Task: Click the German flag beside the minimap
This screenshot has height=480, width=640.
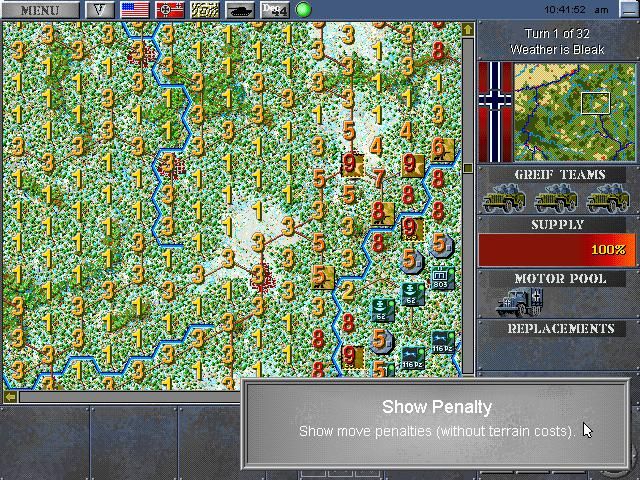Action: pos(495,110)
